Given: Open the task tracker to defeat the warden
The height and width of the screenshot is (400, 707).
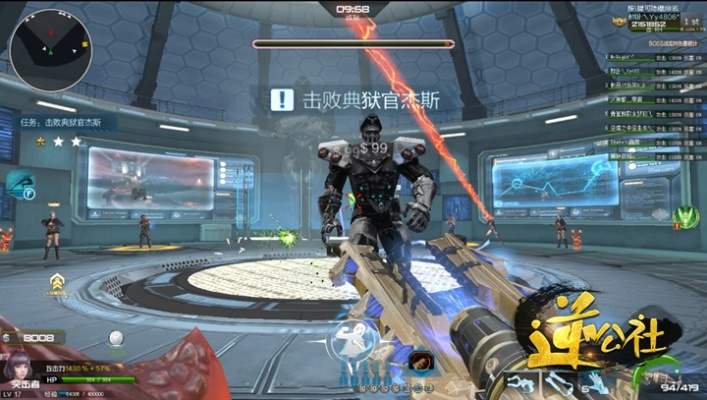Looking at the screenshot, I should (x=66, y=122).
